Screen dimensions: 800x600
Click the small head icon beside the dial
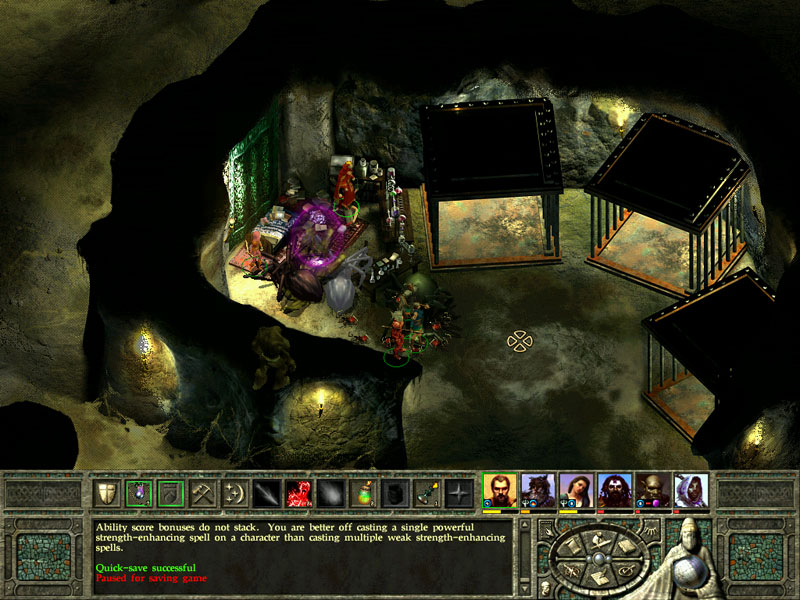545,585
